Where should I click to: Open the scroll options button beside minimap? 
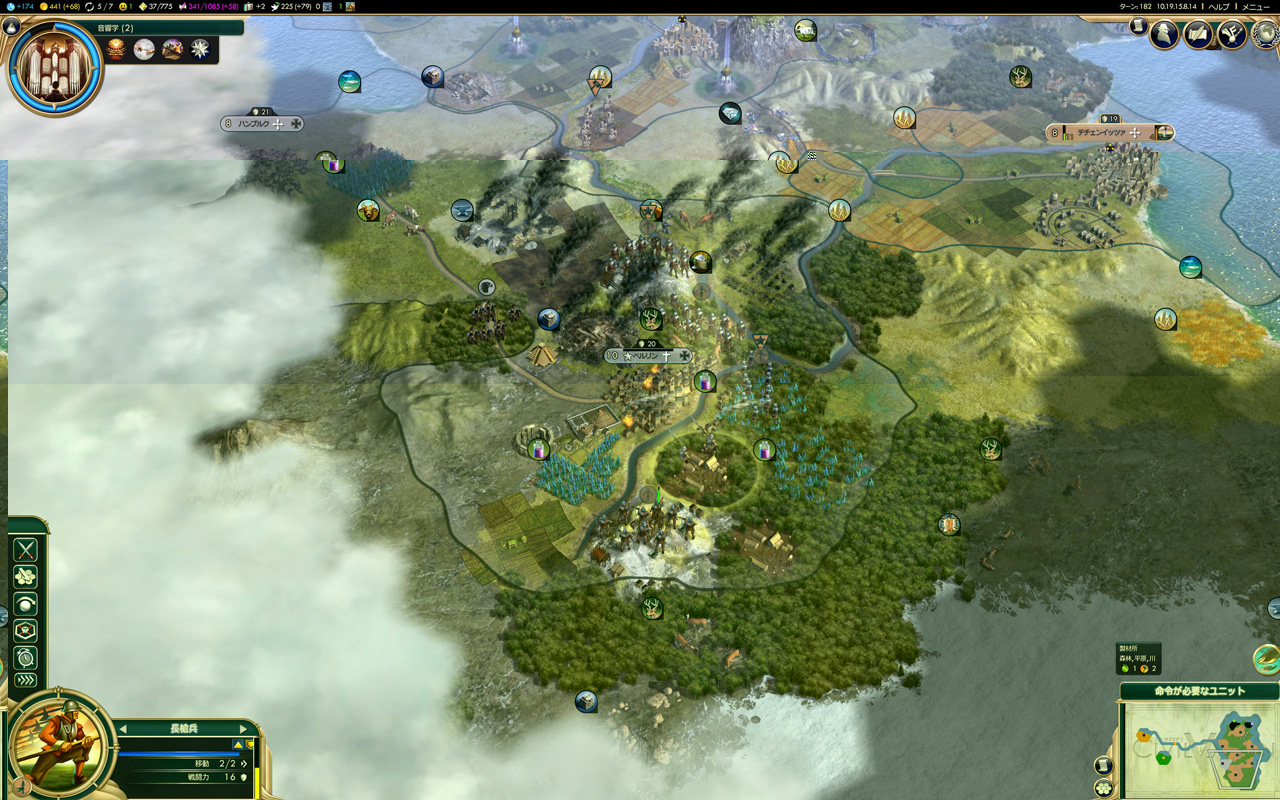[x=1103, y=766]
